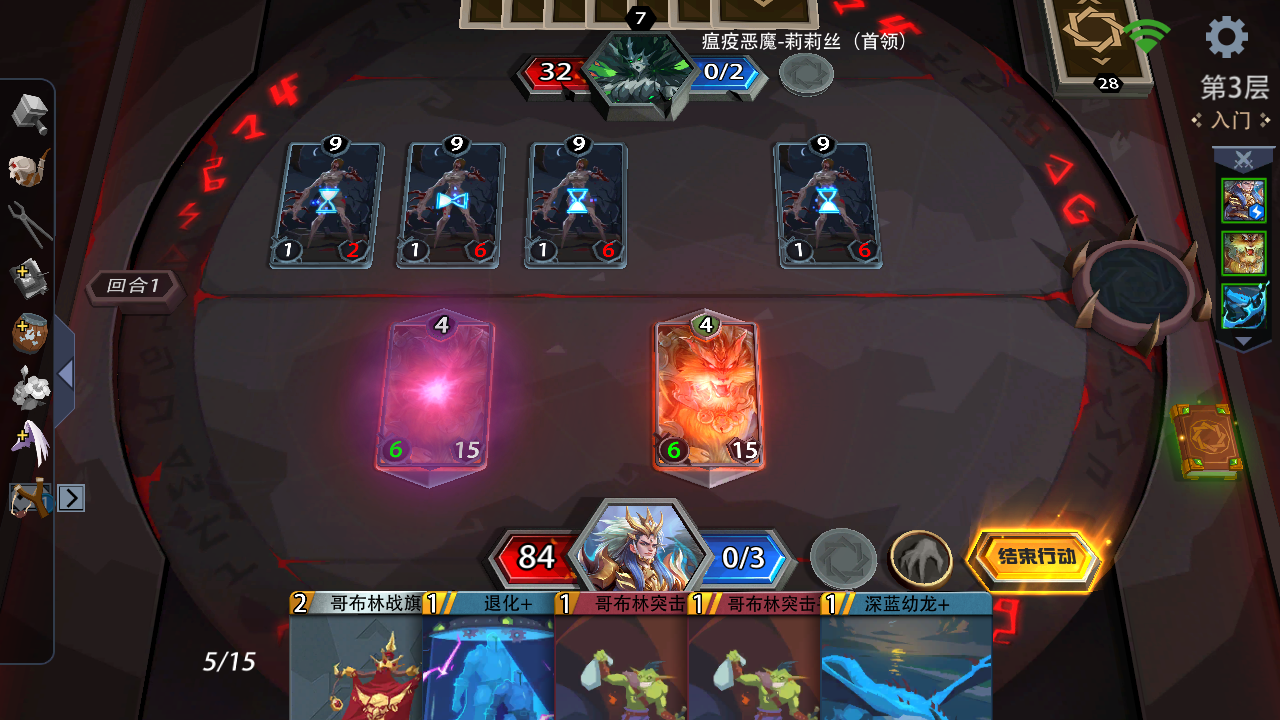Expand the left sidebar with the arrow button
The width and height of the screenshot is (1280, 720).
pyautogui.click(x=70, y=498)
